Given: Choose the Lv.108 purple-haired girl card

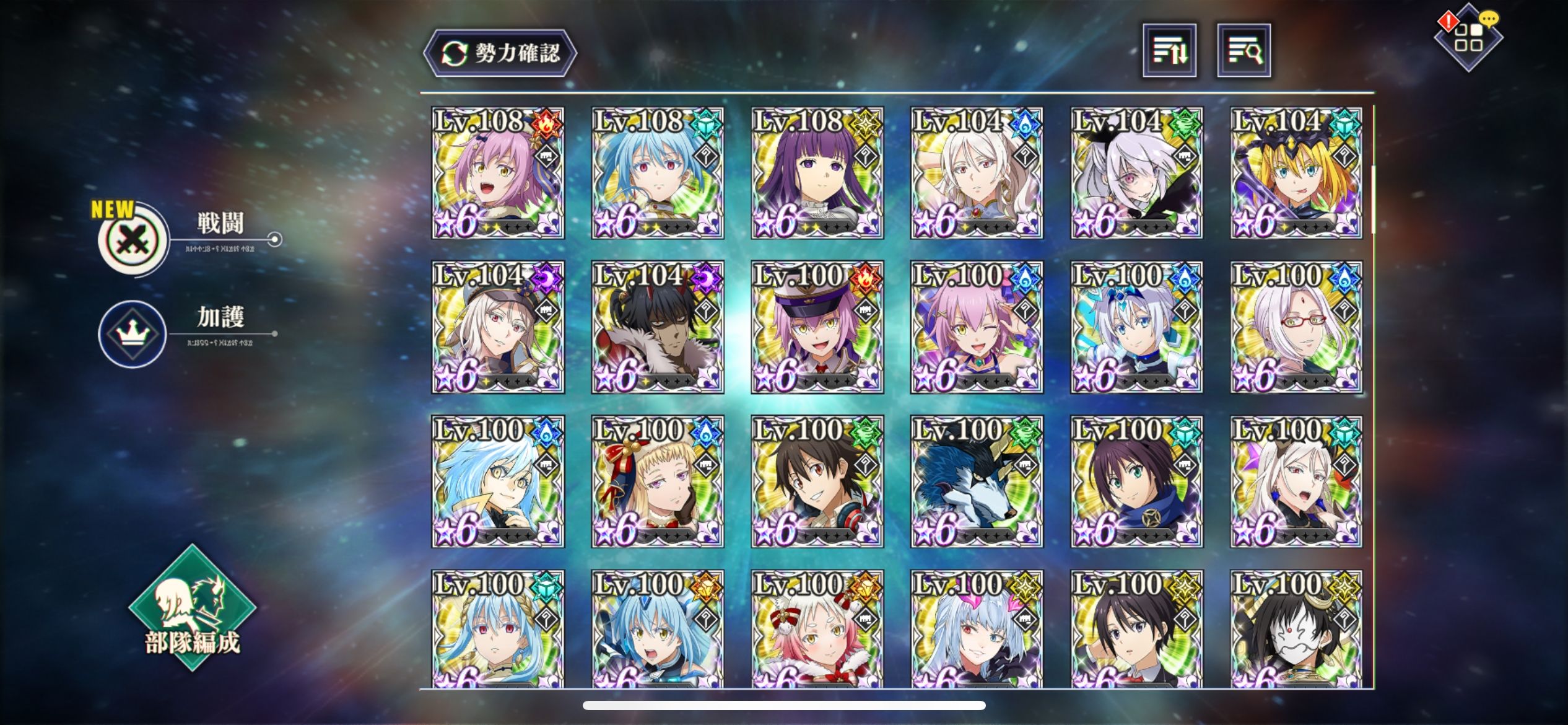Looking at the screenshot, I should pos(817,173).
